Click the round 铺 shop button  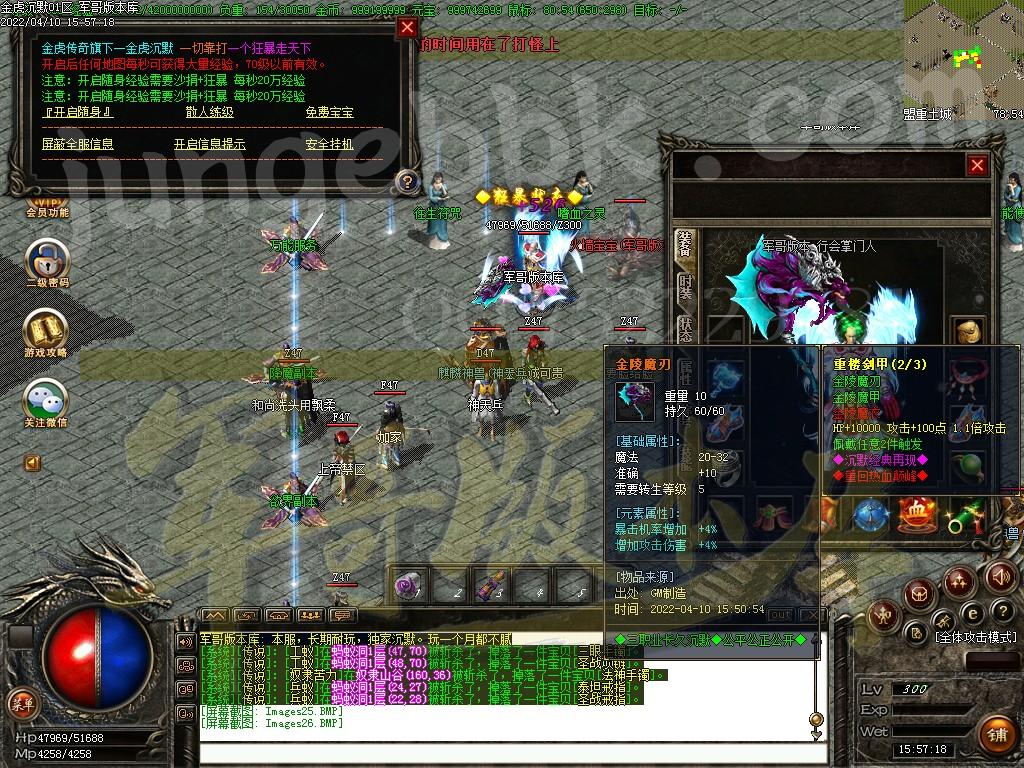[x=996, y=734]
